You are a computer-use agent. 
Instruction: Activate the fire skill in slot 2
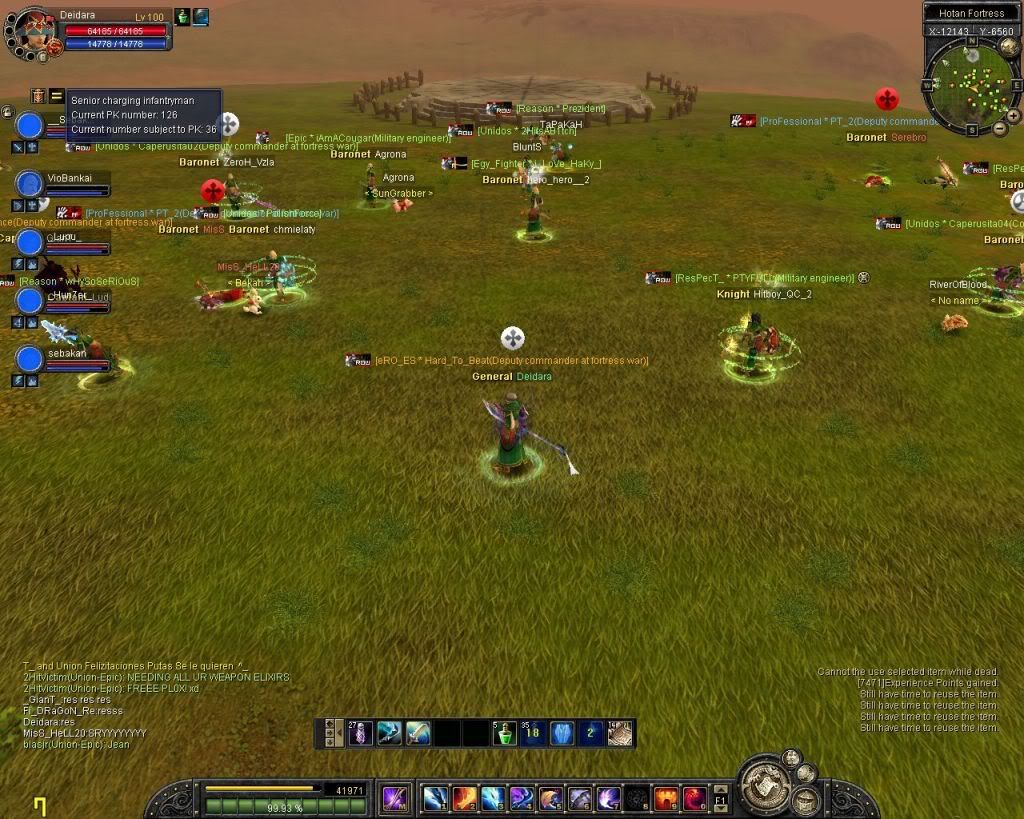coord(465,799)
